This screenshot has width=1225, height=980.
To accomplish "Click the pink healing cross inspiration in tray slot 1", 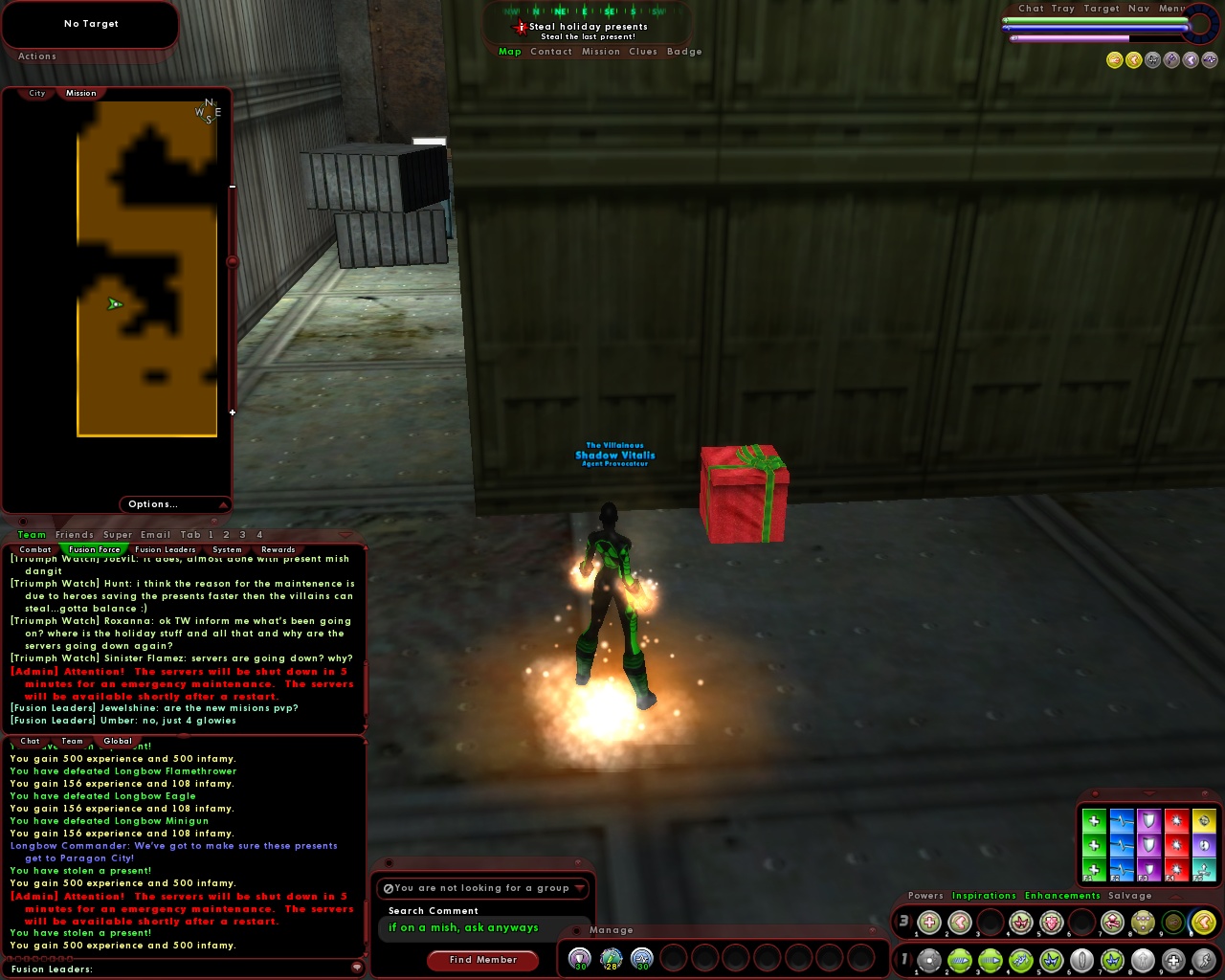I will tap(928, 923).
